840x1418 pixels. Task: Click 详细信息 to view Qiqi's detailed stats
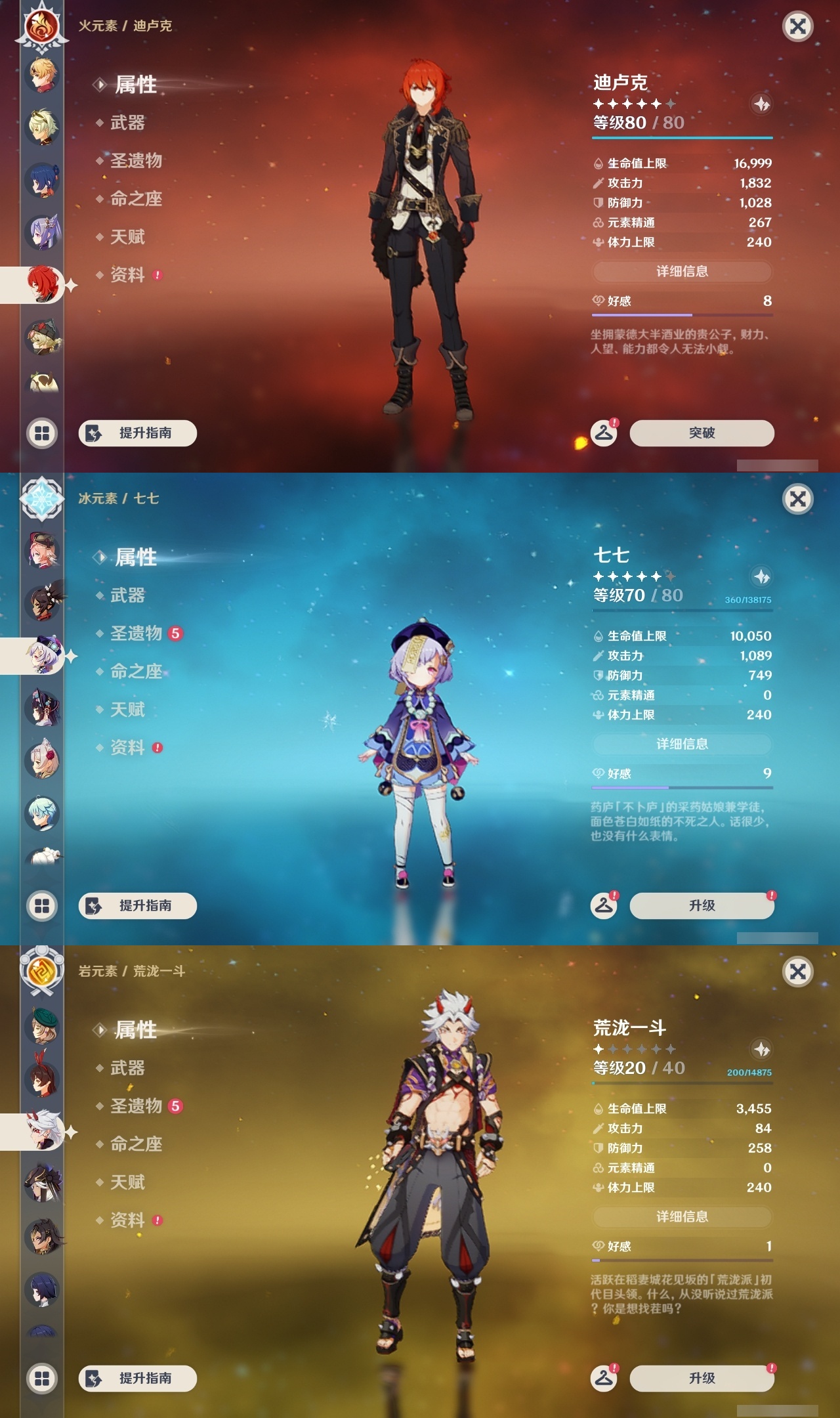click(x=682, y=744)
